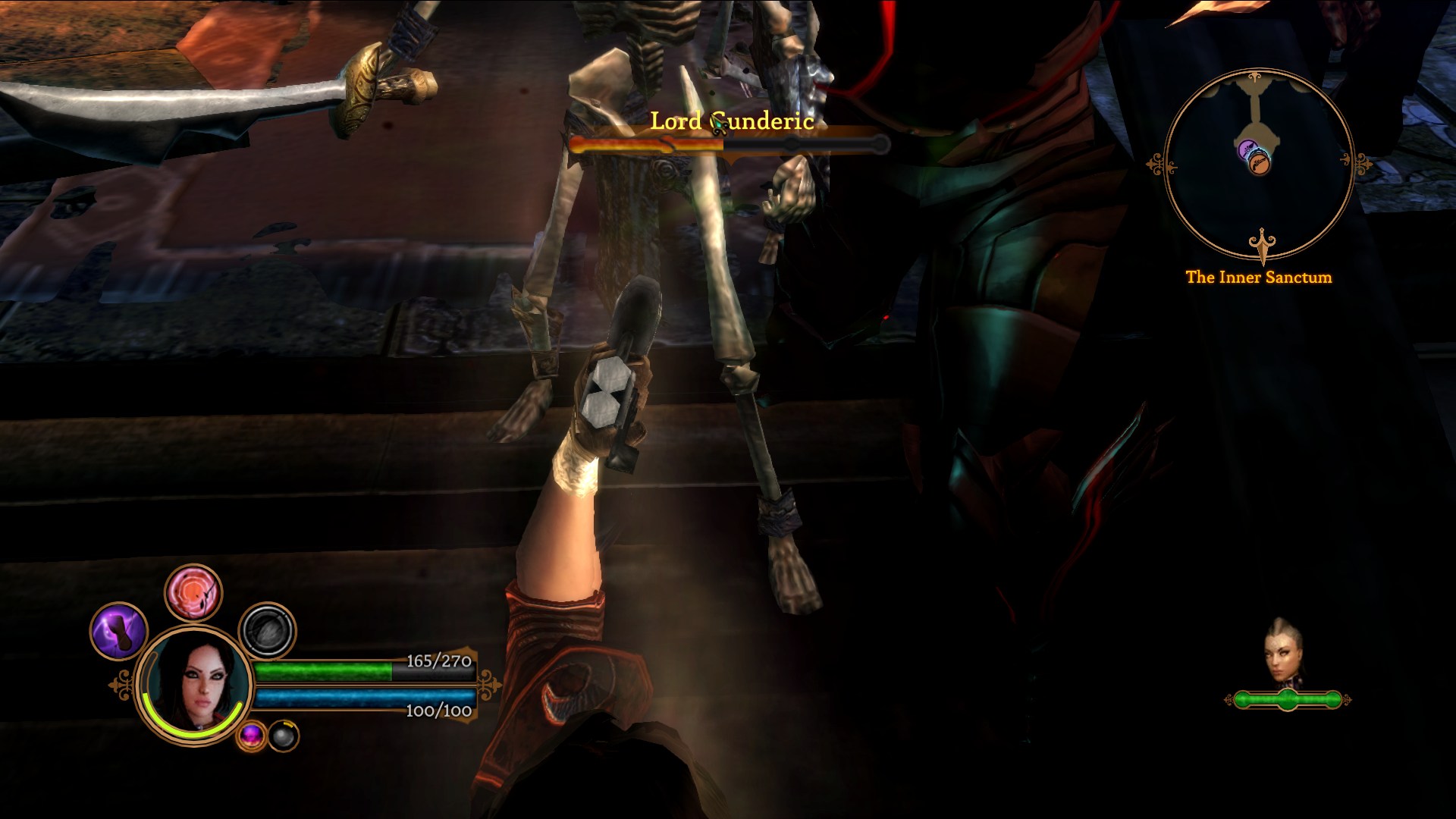
Task: Use the pink swirling rose ability
Action: (193, 593)
